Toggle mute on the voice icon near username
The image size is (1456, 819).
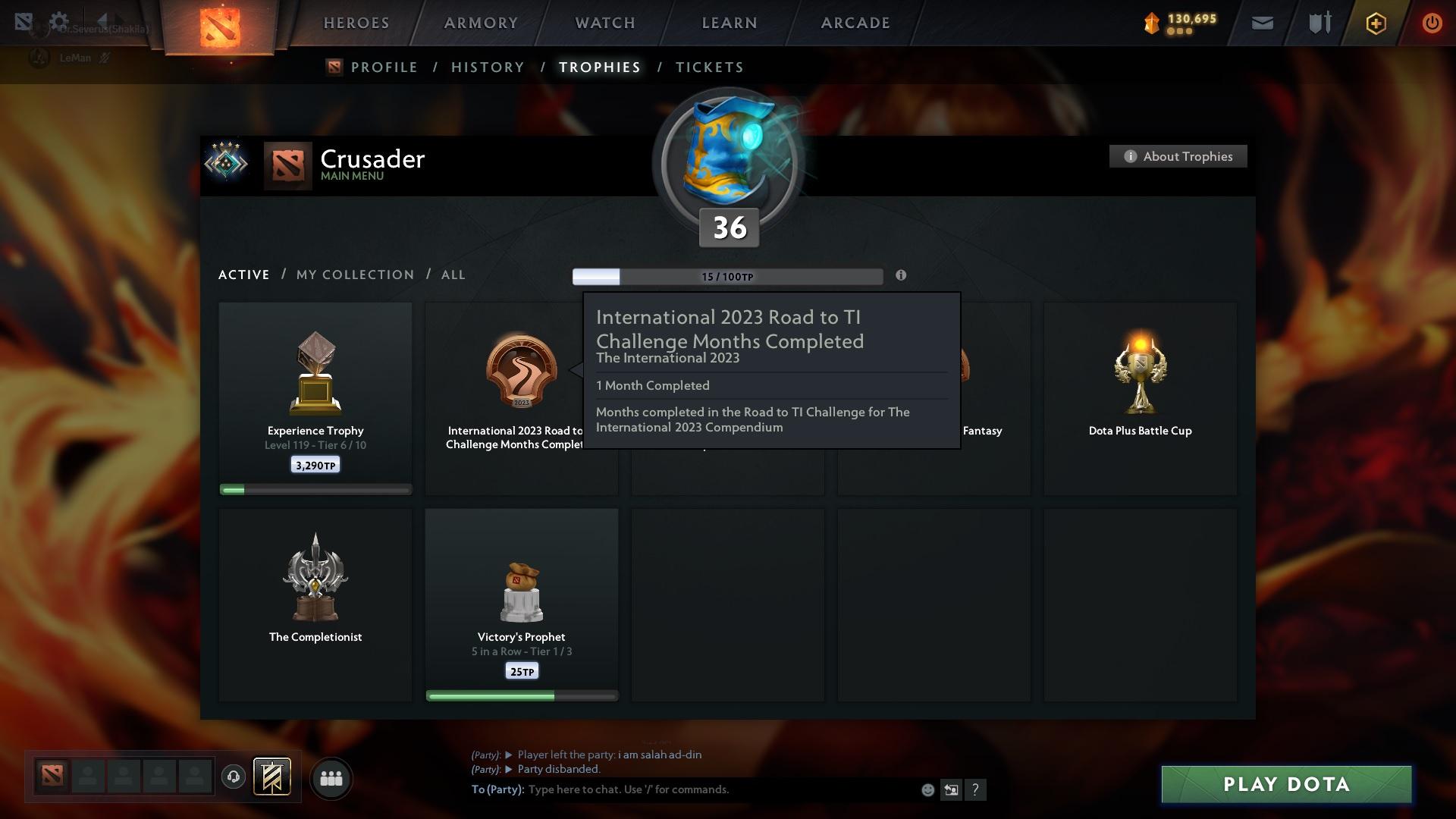click(x=105, y=58)
